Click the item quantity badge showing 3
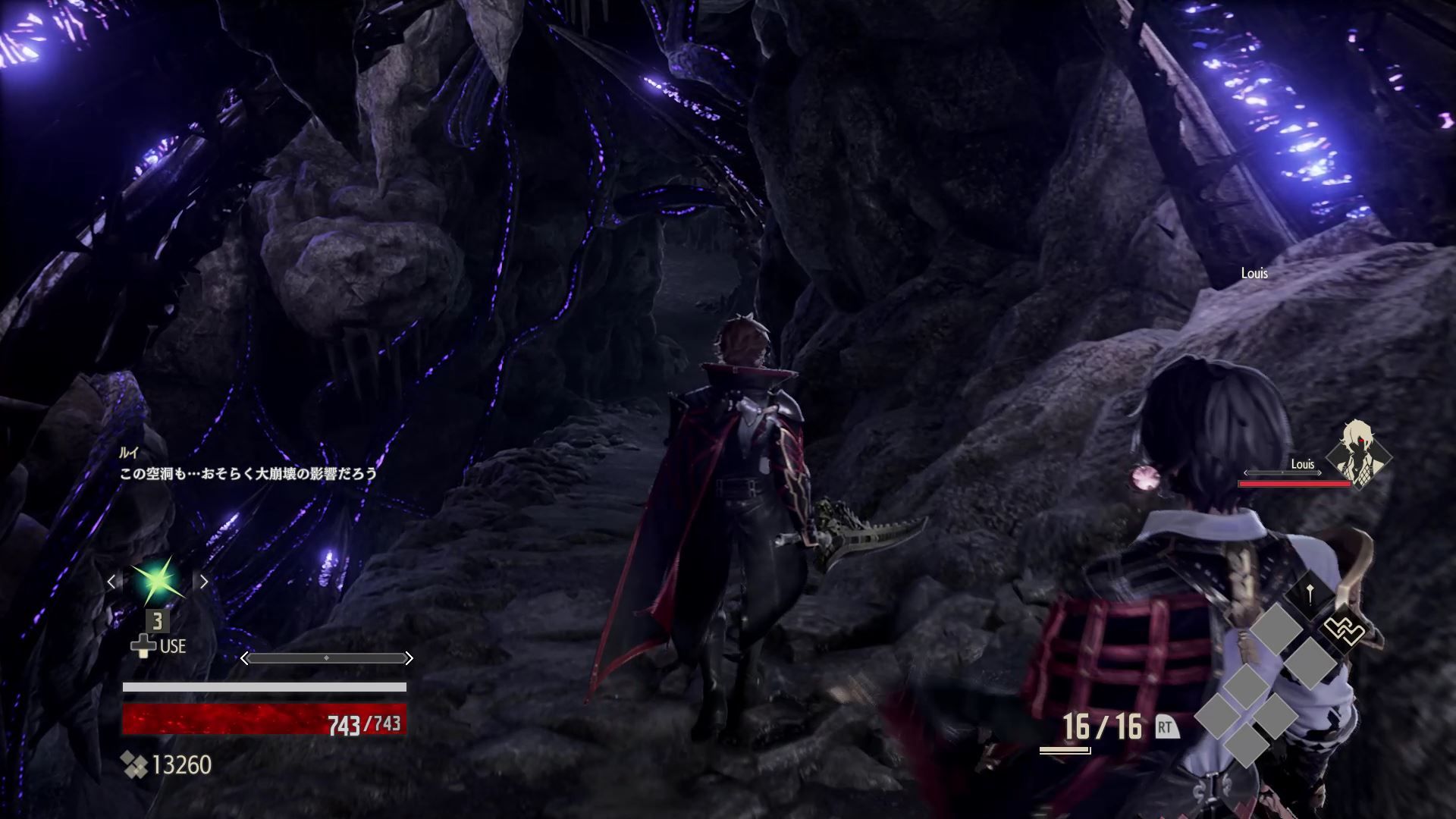The height and width of the screenshot is (819, 1456). tap(158, 622)
